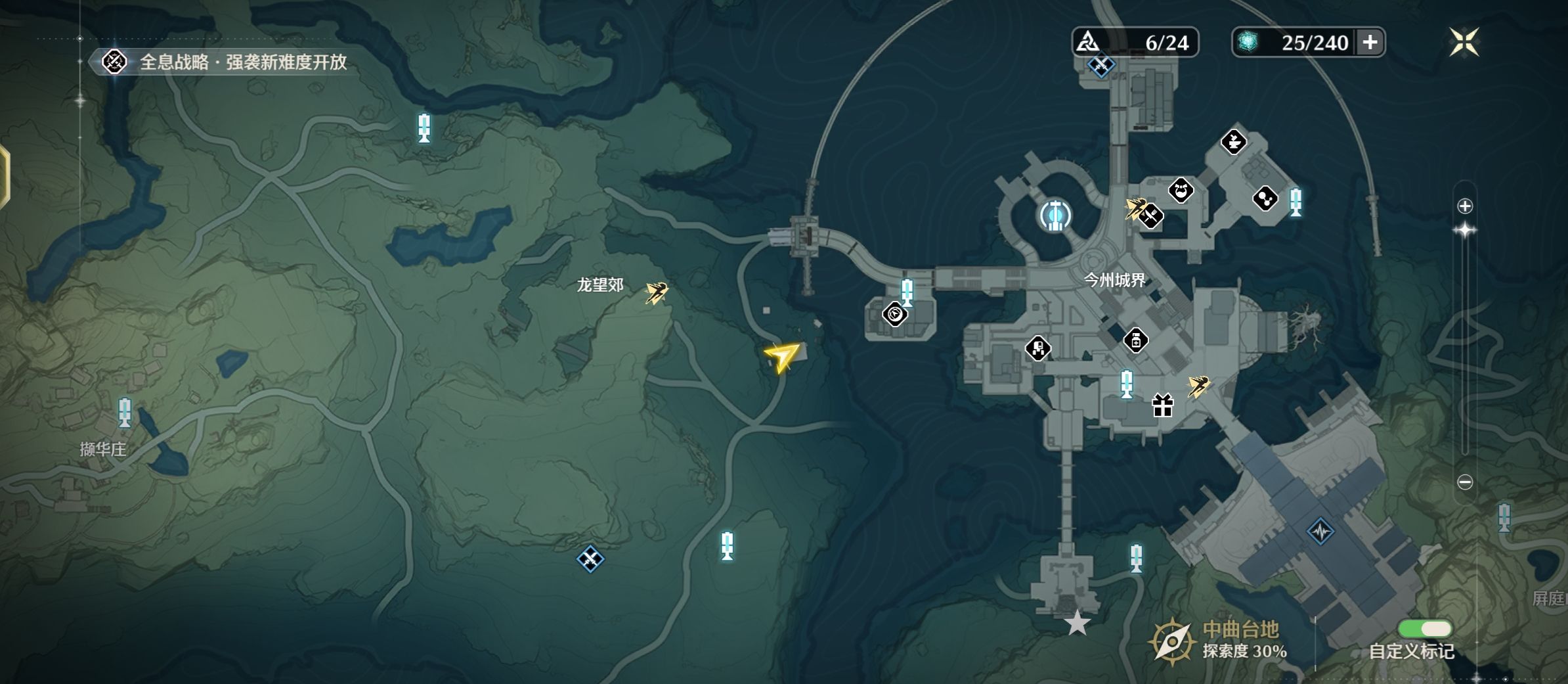Viewport: 1568px width, 684px height.
Task: Click the waveform diamond marker on blue buildings
Action: tap(1320, 531)
